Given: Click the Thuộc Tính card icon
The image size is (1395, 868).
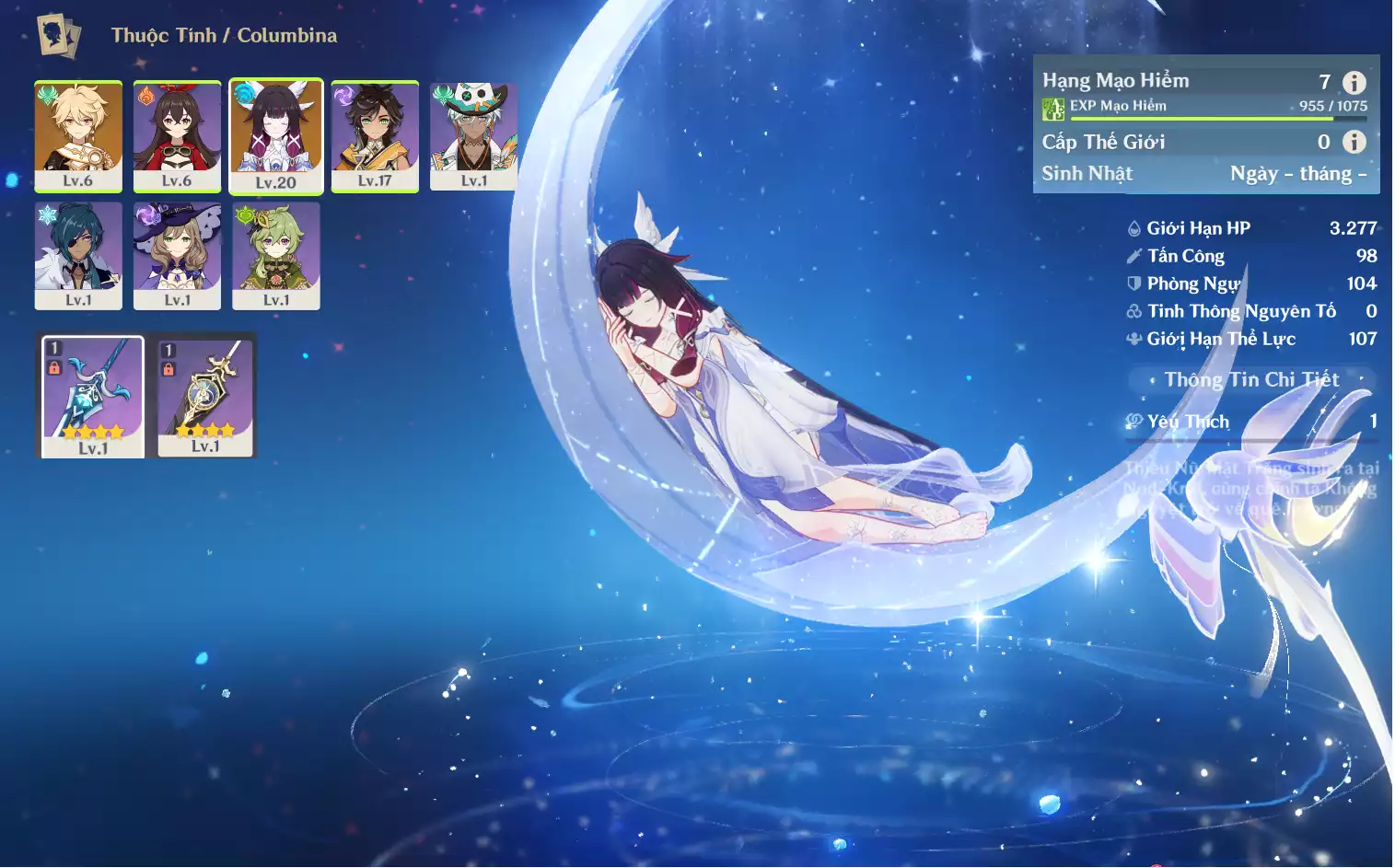Looking at the screenshot, I should coord(59,36).
